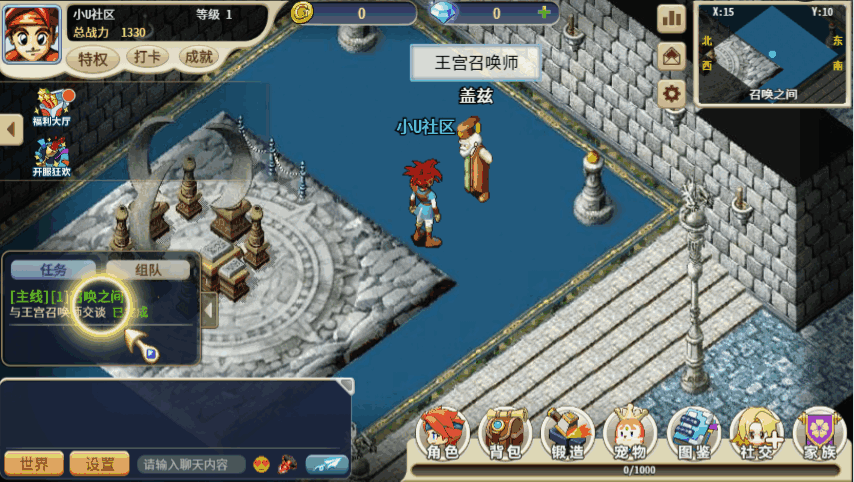Viewport: 854px width, 482px height.
Task: Open the 设置 chat settings button
Action: (100, 464)
